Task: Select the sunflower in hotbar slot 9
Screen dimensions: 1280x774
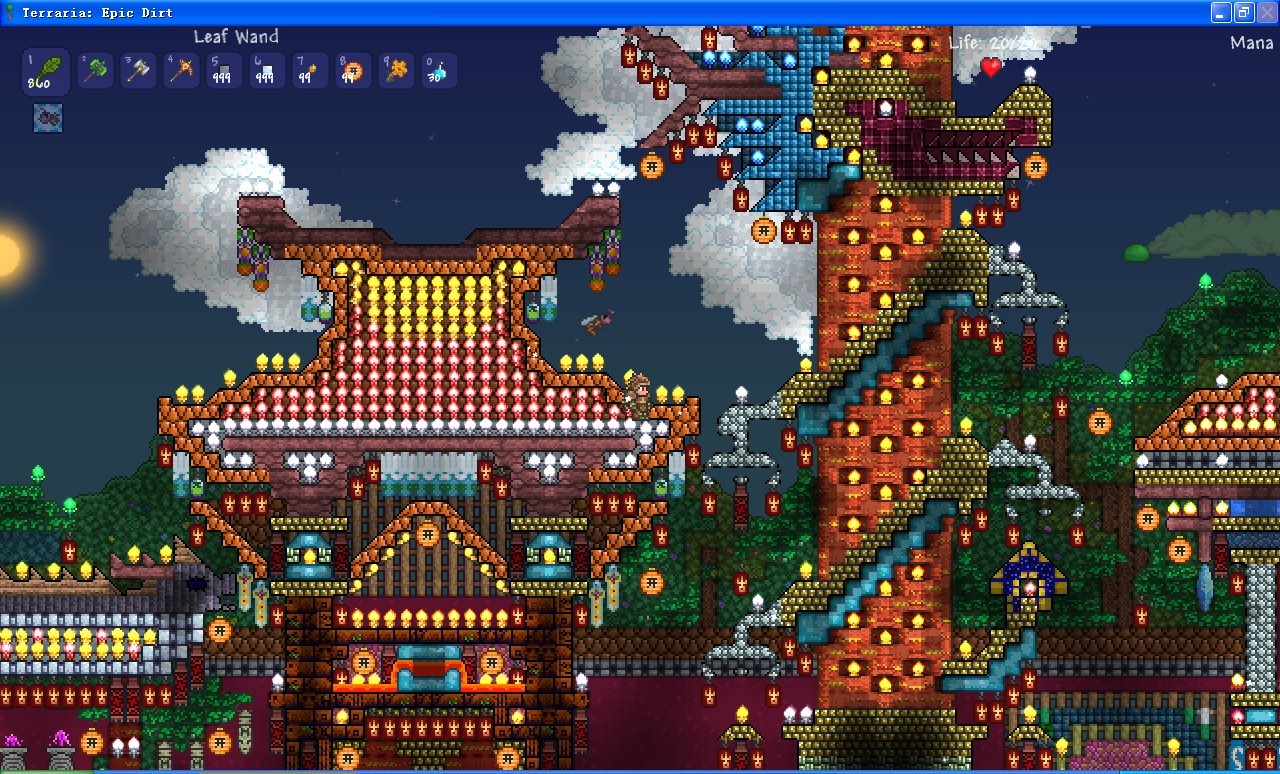Action: 395,70
